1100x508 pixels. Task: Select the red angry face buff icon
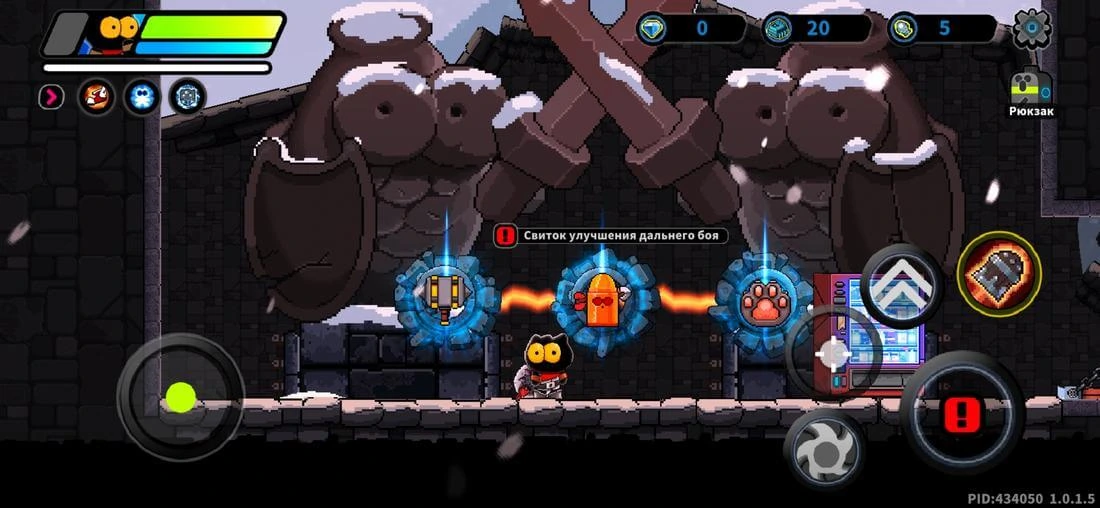tap(97, 97)
